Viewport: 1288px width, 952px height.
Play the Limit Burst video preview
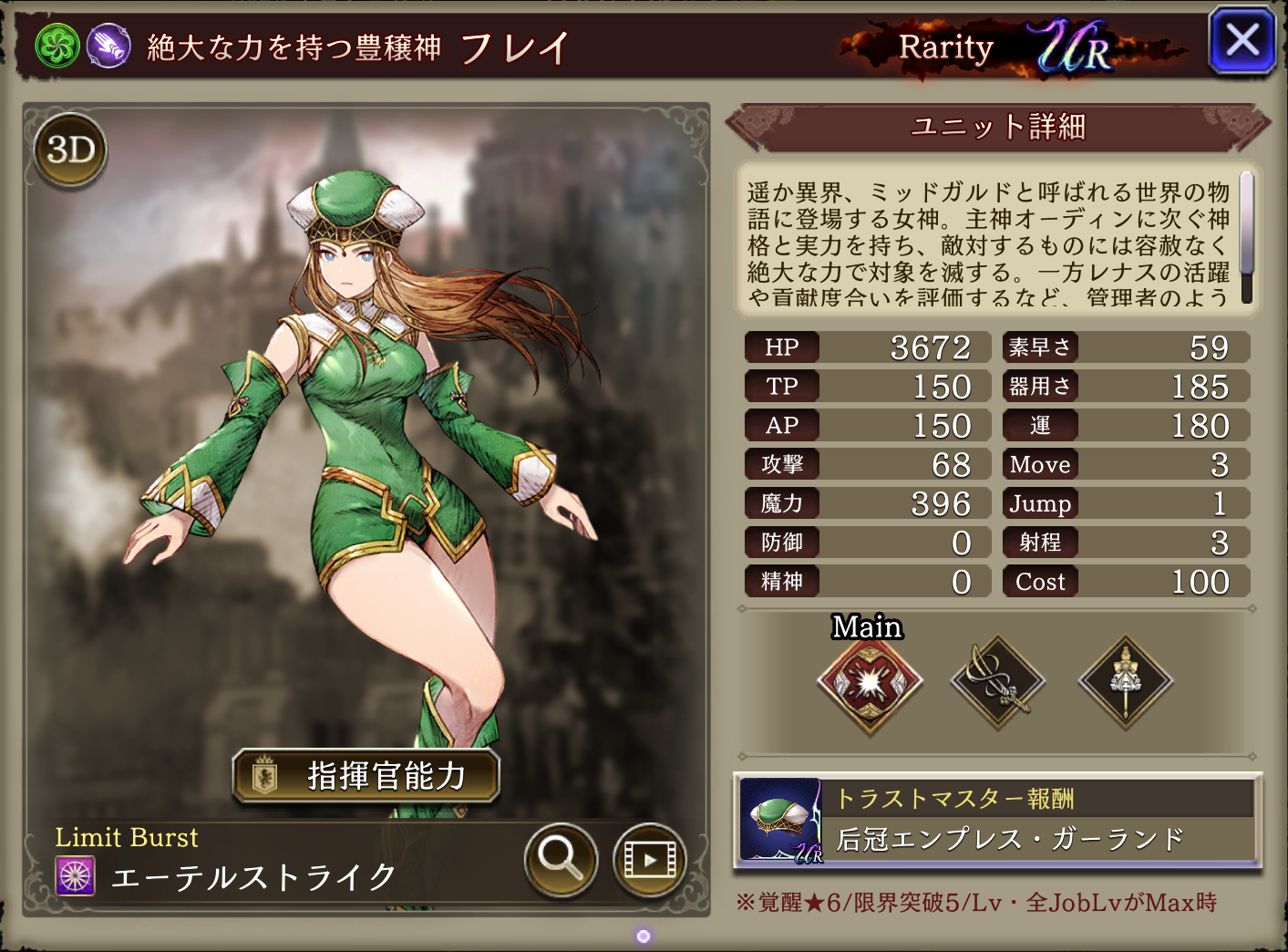click(x=649, y=860)
